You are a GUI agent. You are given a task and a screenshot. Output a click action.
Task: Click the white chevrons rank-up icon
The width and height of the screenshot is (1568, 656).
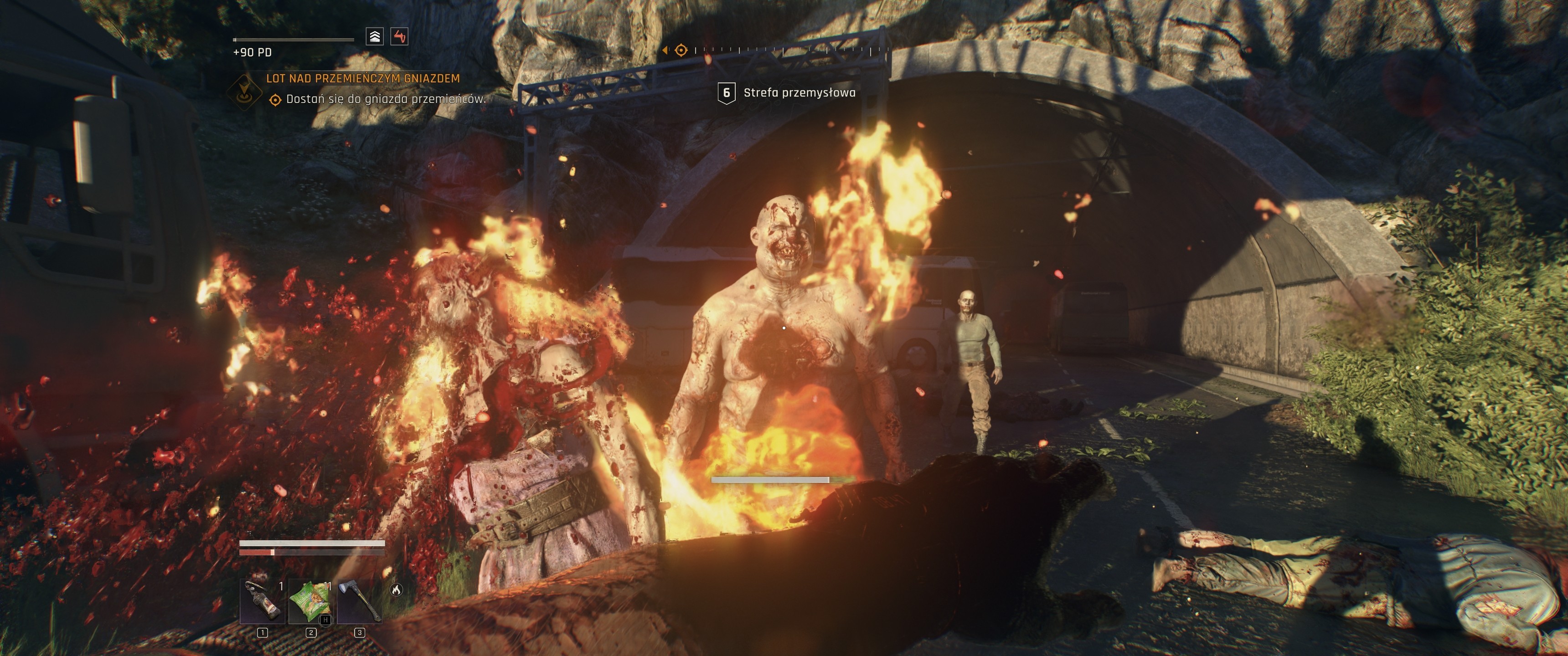[x=375, y=36]
